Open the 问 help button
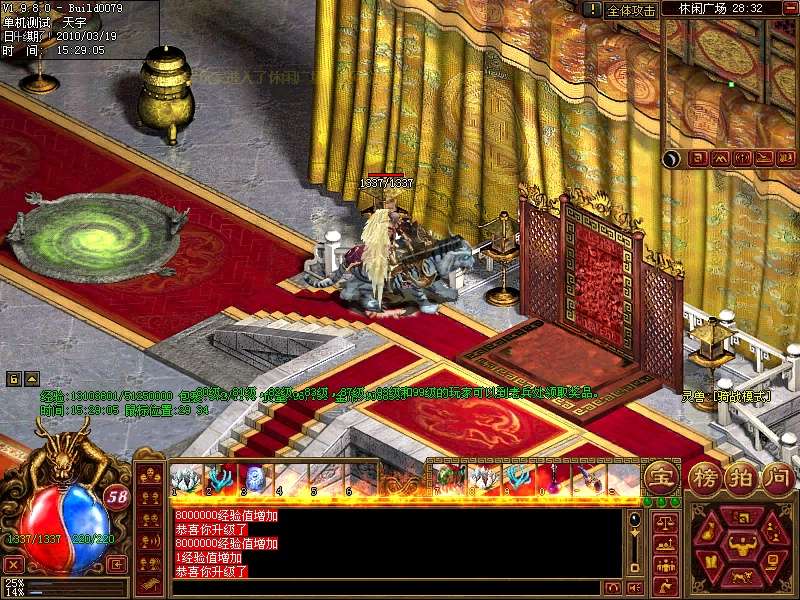 pyautogui.click(x=777, y=476)
